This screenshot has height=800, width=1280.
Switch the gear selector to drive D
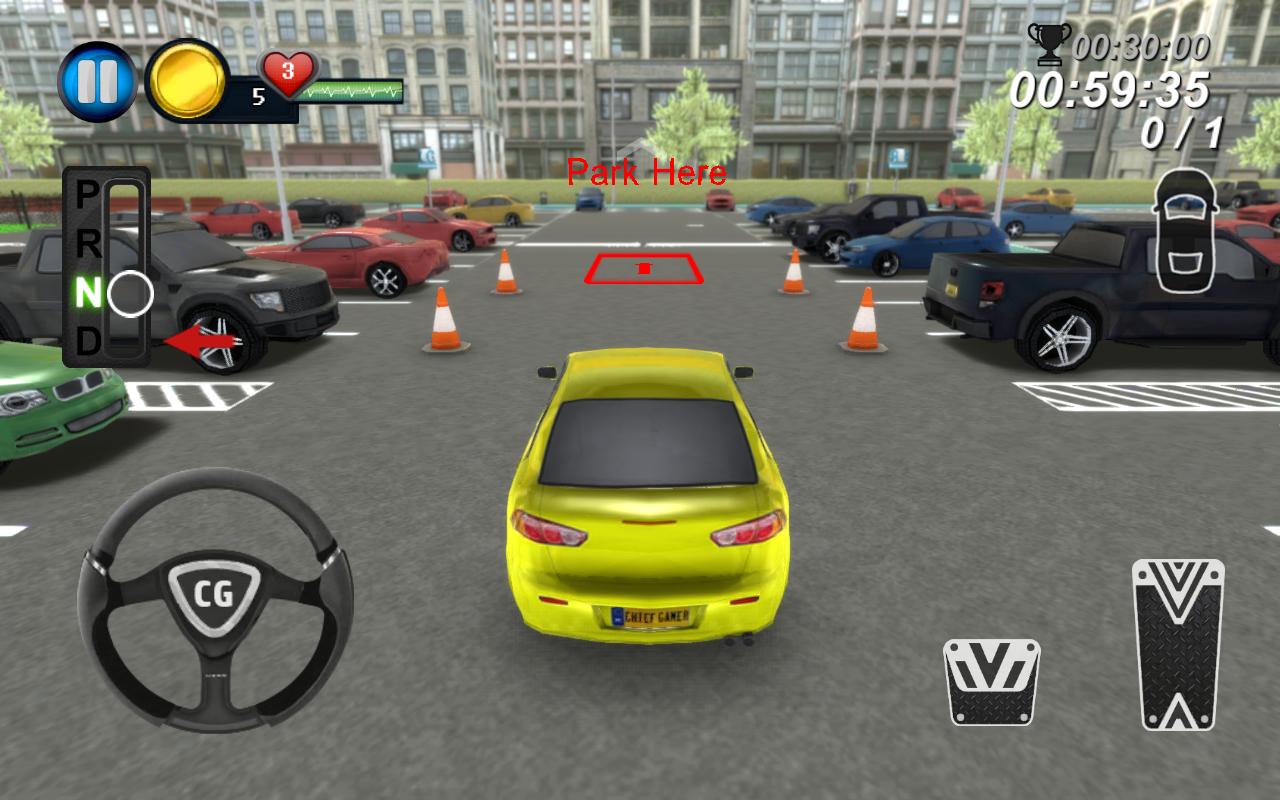88,342
